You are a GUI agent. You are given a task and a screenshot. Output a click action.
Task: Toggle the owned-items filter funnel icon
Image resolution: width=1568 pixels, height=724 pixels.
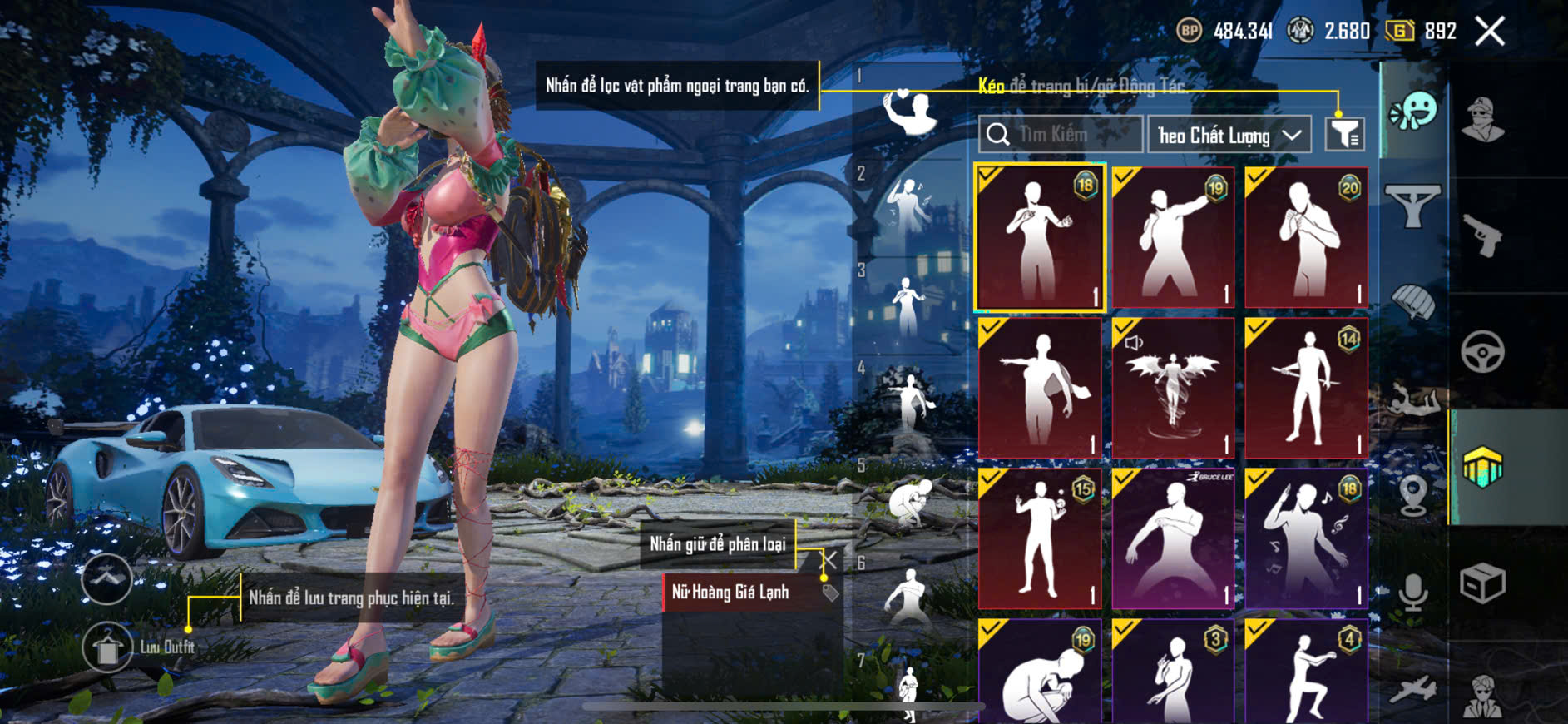tap(1344, 134)
